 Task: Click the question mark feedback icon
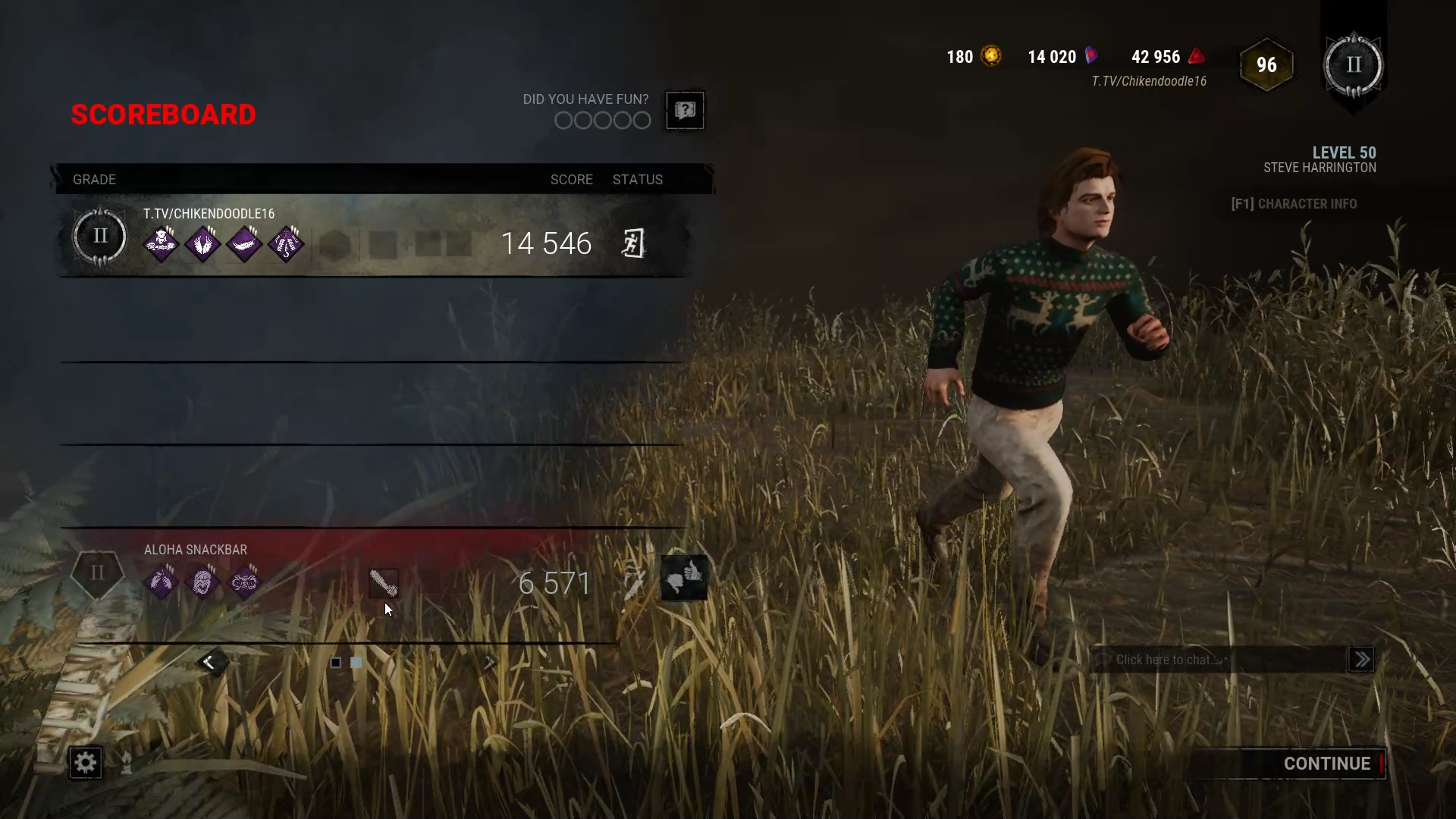pos(684,111)
